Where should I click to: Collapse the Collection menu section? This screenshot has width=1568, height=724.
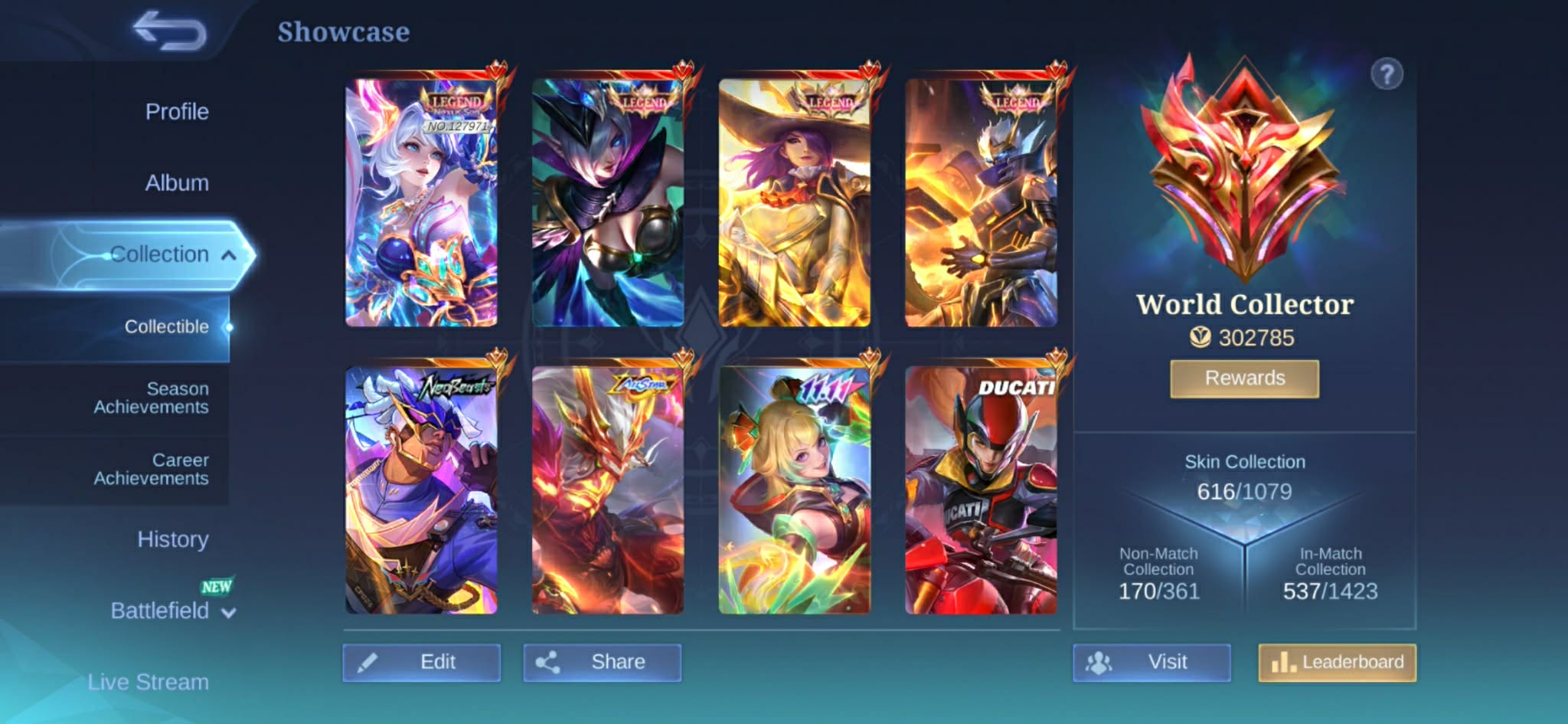click(x=228, y=255)
